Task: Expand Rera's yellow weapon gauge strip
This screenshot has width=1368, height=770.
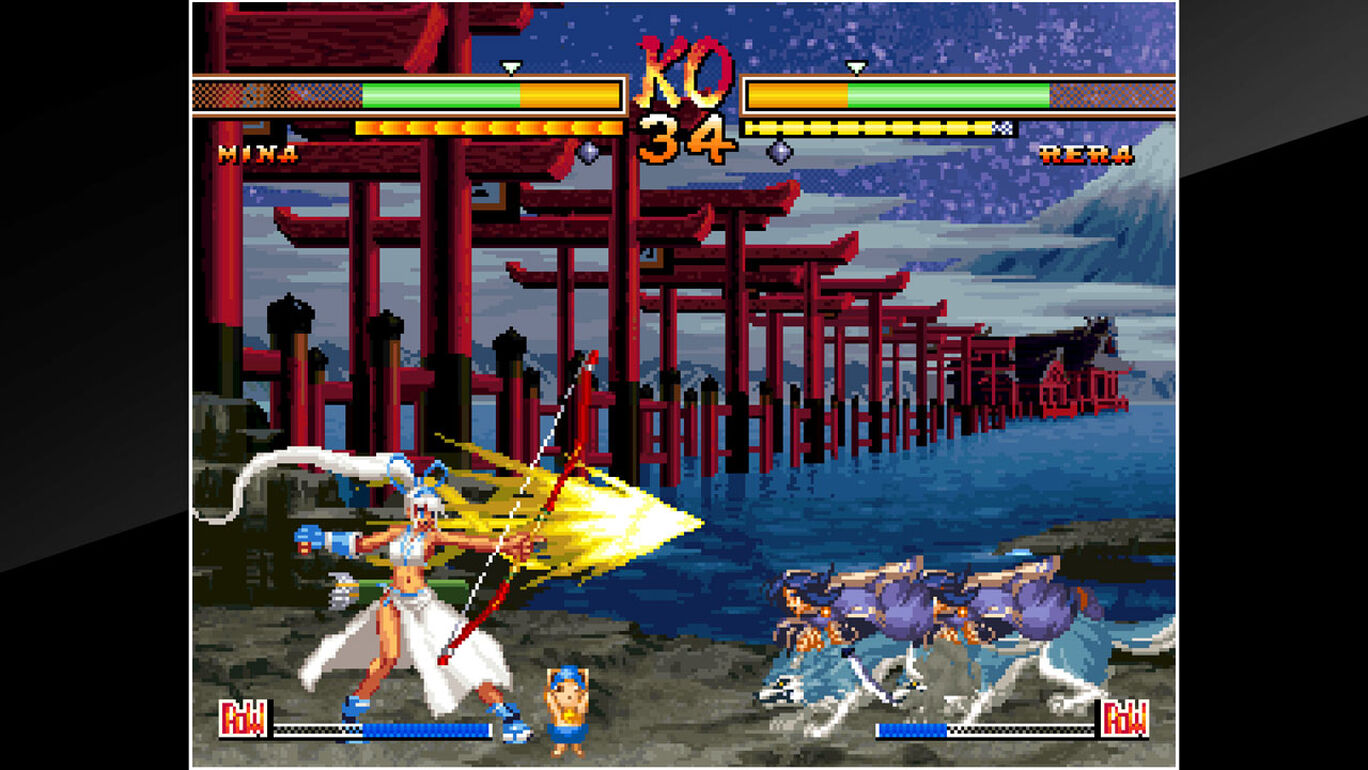Action: (x=870, y=127)
